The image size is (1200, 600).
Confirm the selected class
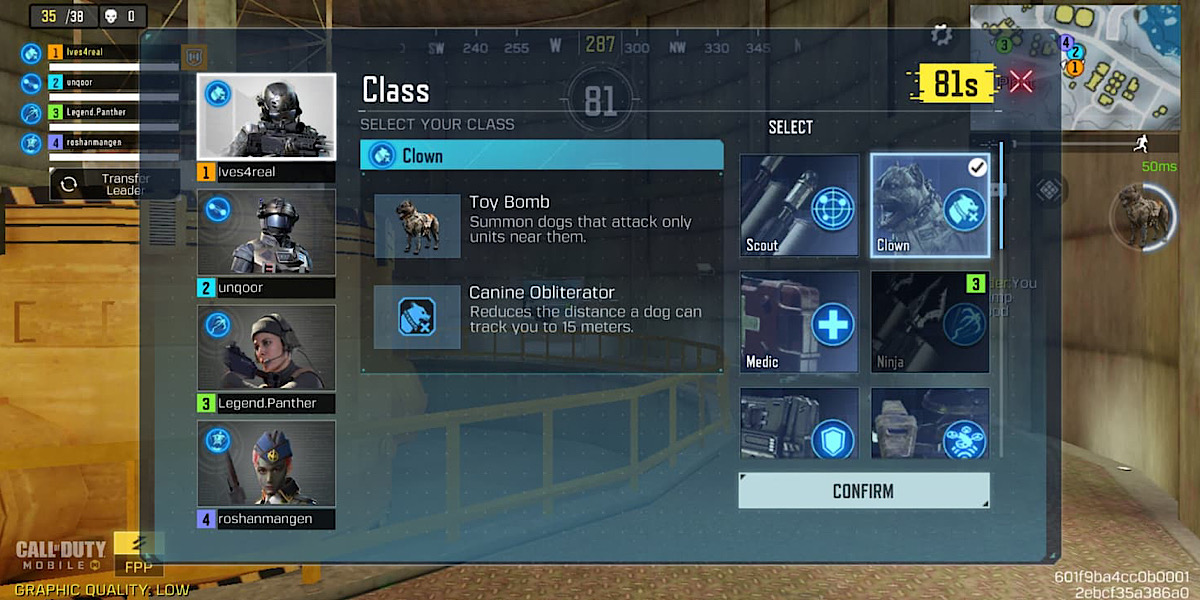863,491
